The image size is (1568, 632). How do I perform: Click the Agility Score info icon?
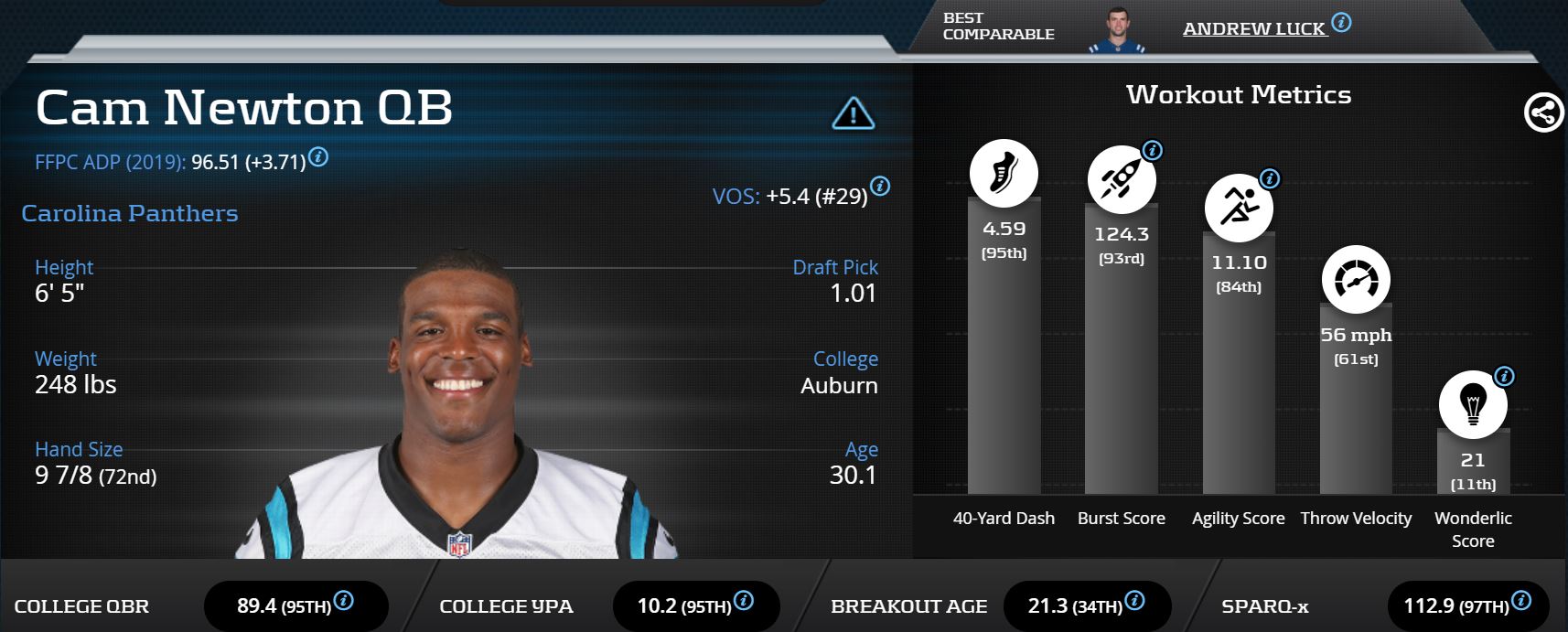1270,178
